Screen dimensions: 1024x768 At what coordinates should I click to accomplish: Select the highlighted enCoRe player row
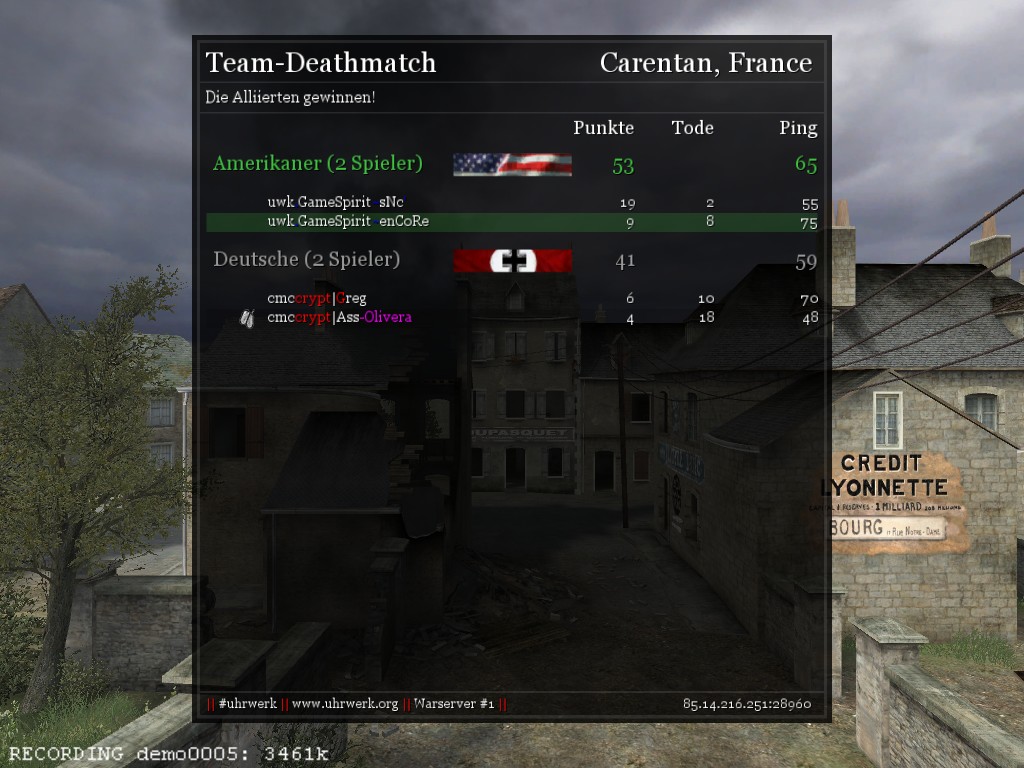pos(512,222)
